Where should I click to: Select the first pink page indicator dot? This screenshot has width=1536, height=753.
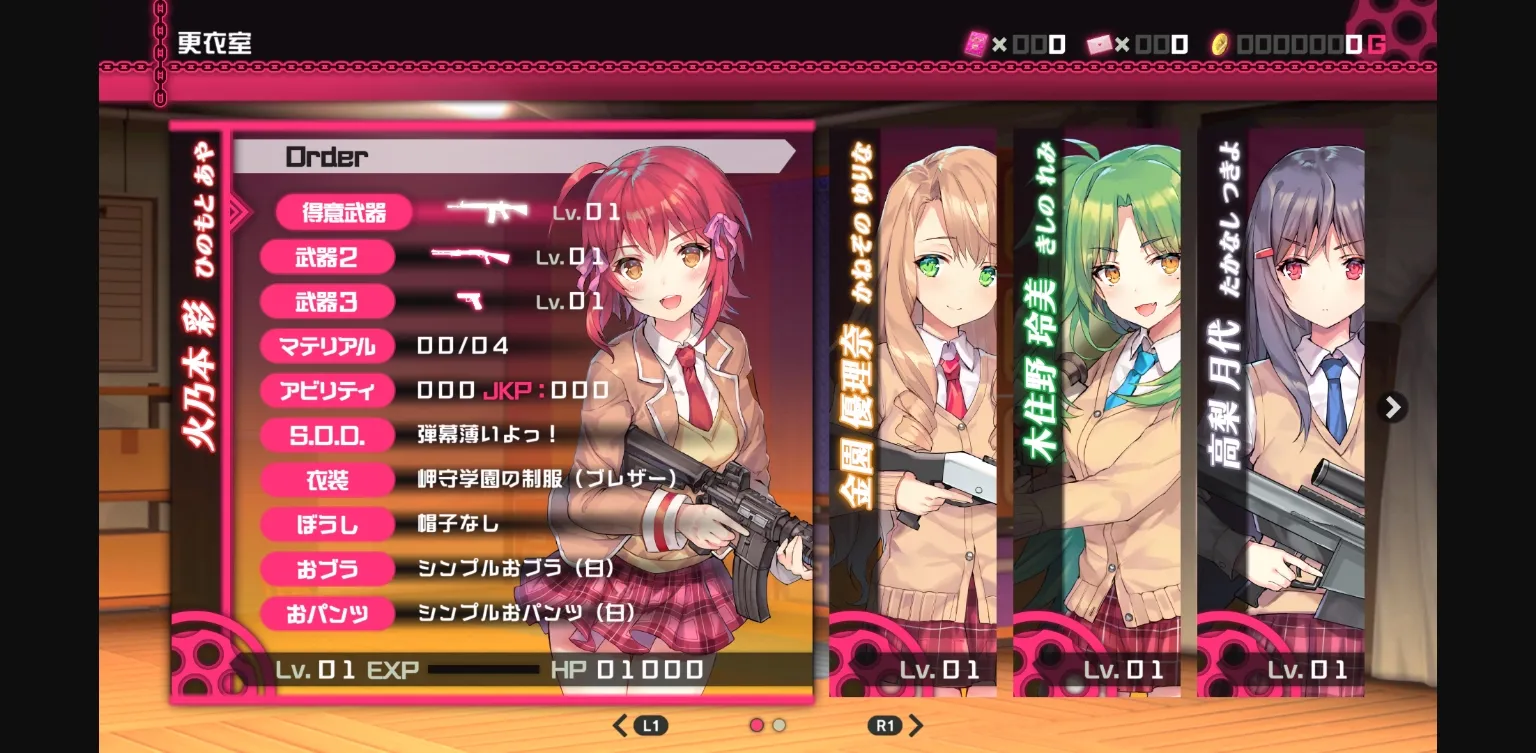[756, 725]
